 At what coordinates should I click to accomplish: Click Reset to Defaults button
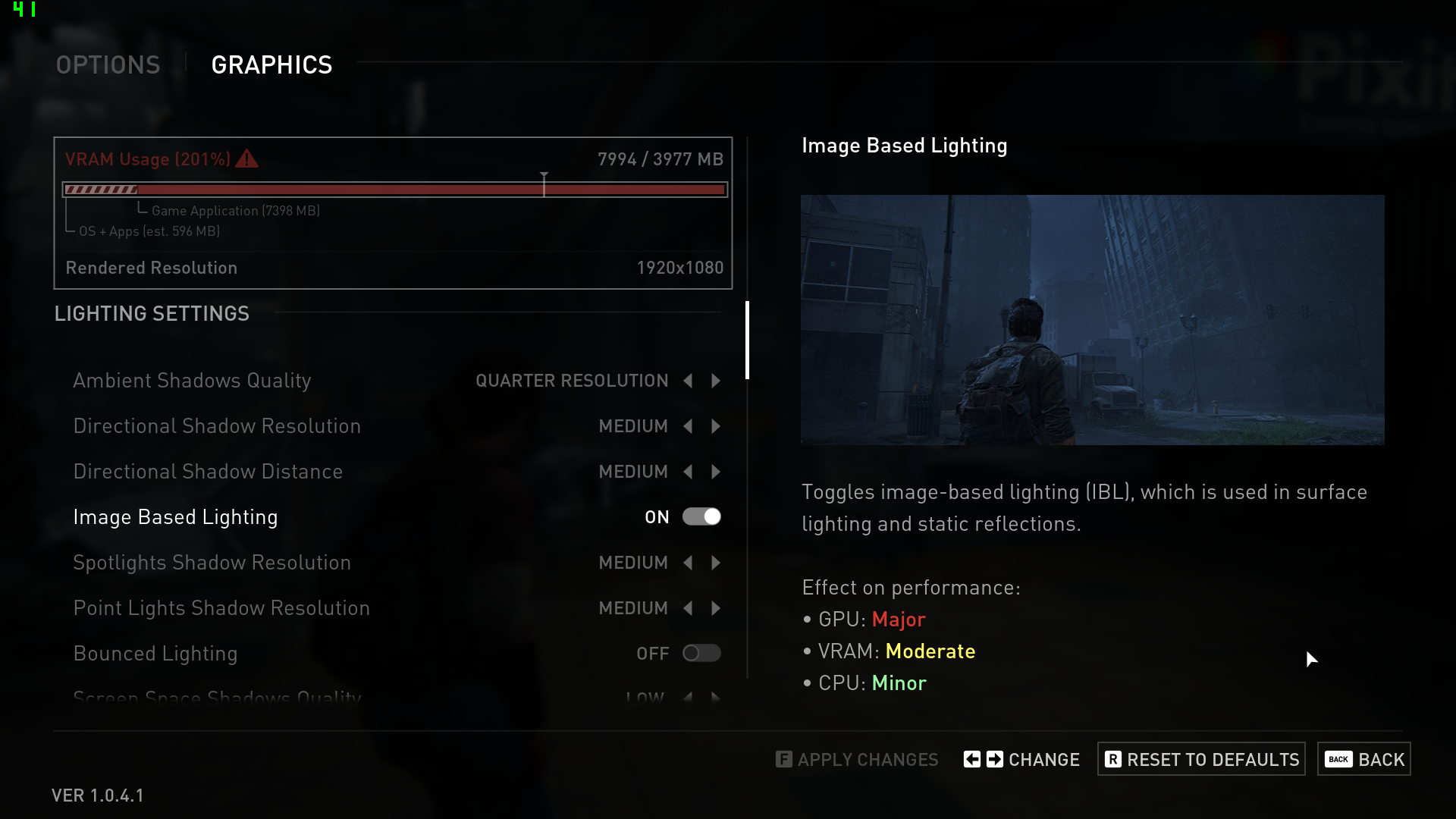point(1201,759)
